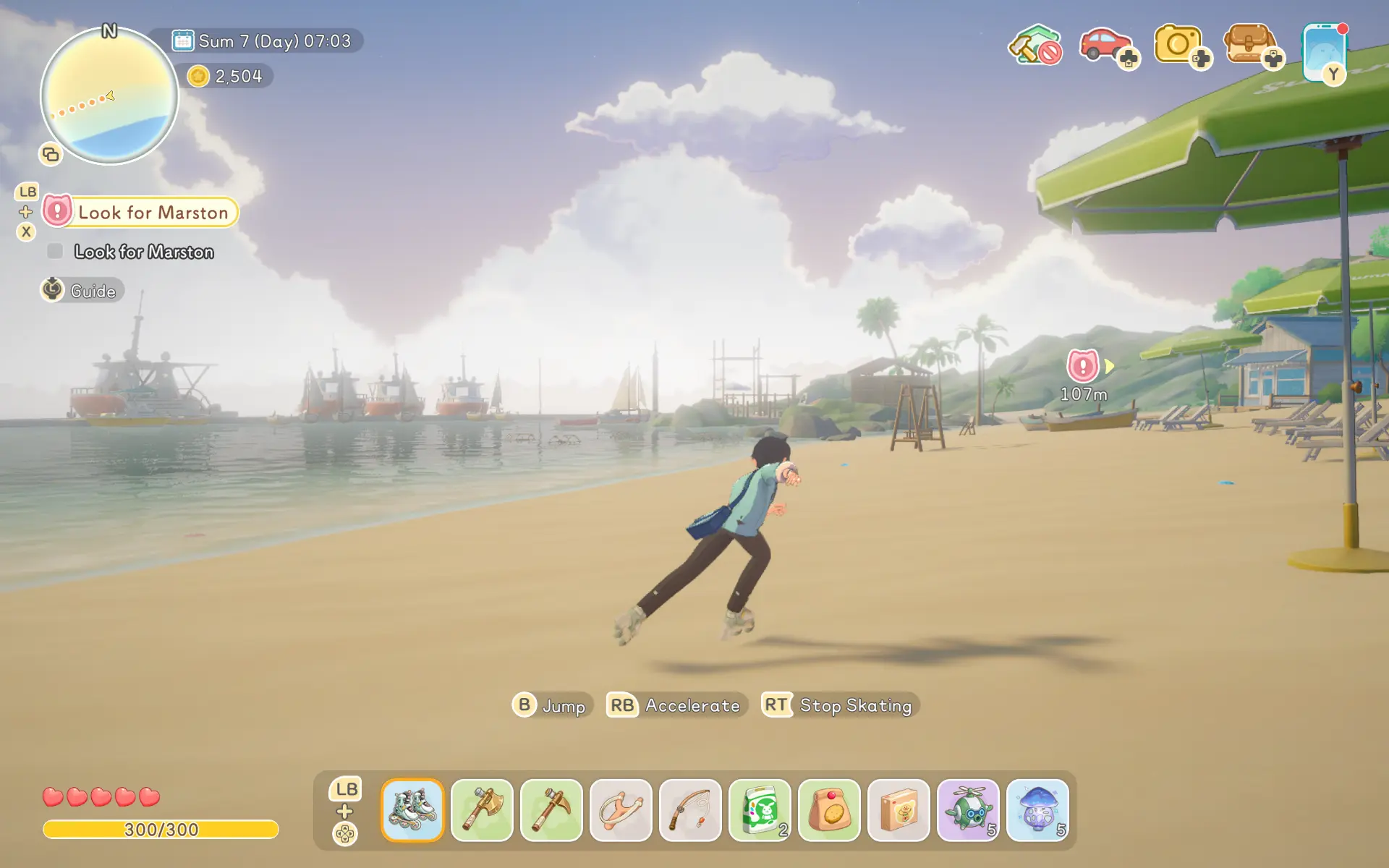1389x868 pixels.
Task: Expand the calendar date display
Action: (263, 41)
